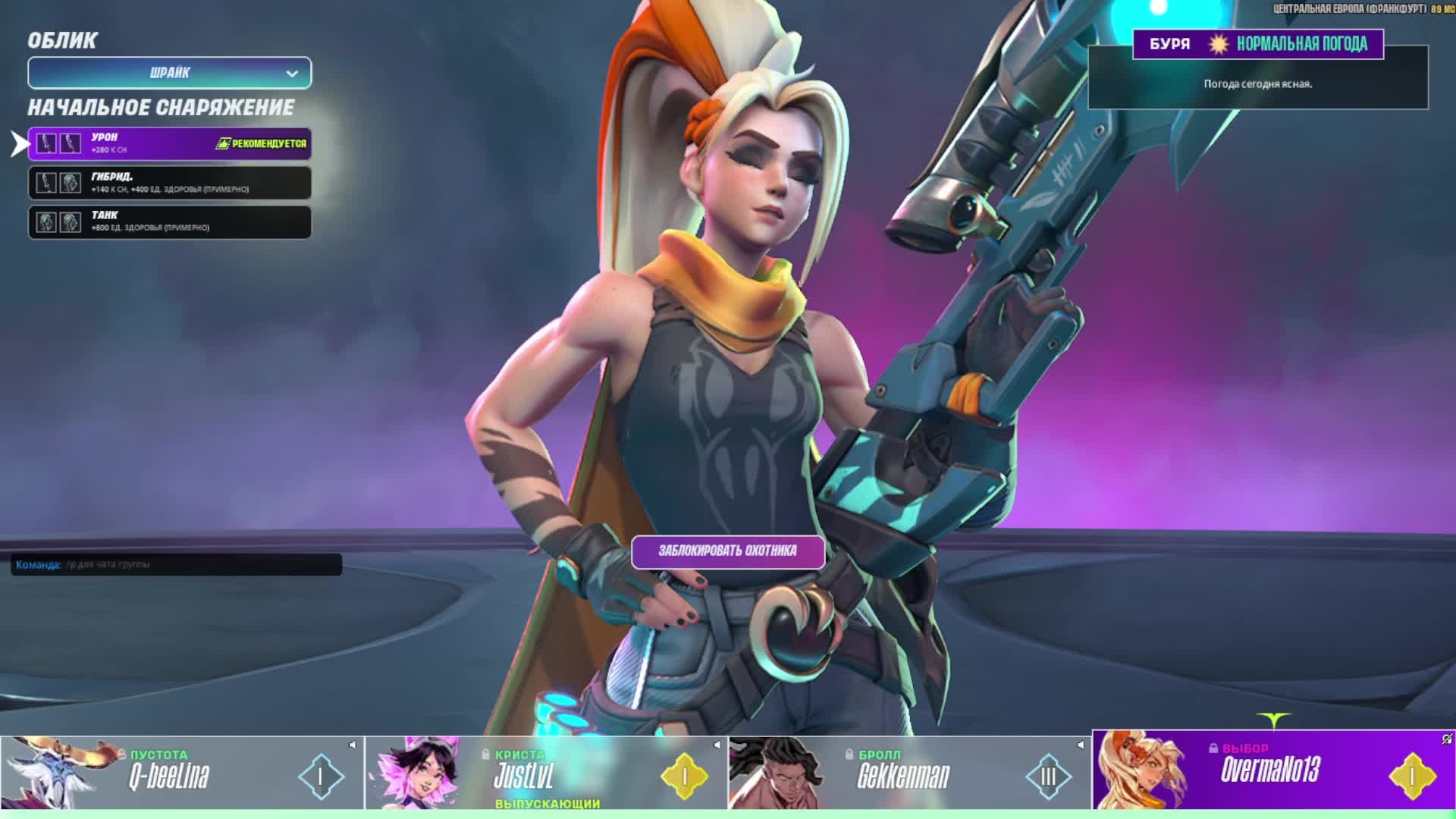Screen dimensions: 1456x819
Task: Lock in hunter with Заблокировать охотника
Action: pyautogui.click(x=727, y=551)
